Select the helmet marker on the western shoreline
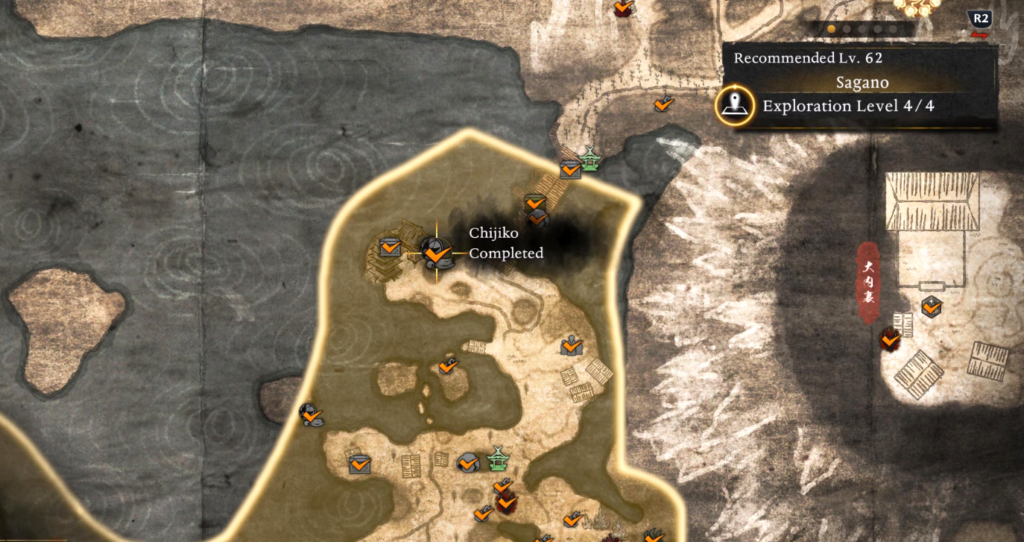Image resolution: width=1024 pixels, height=542 pixels. coord(311,413)
